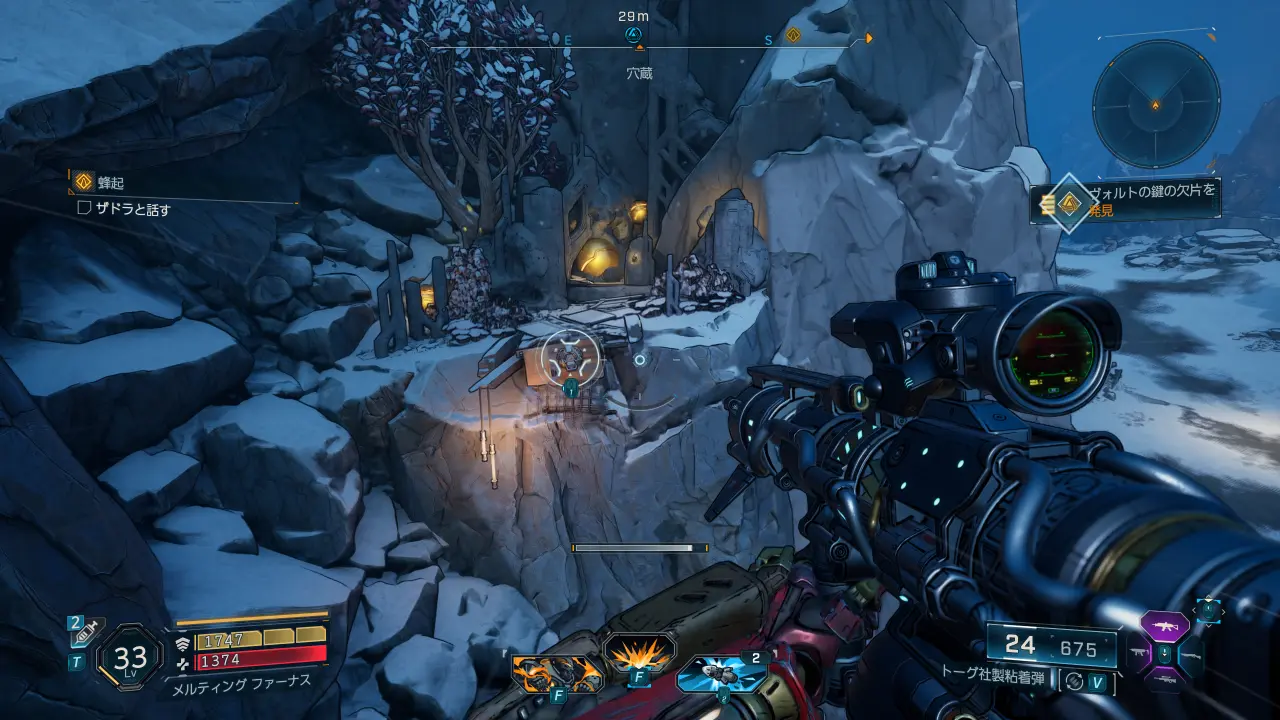
Task: Switch to the left weapon slot
Action: (1140, 653)
